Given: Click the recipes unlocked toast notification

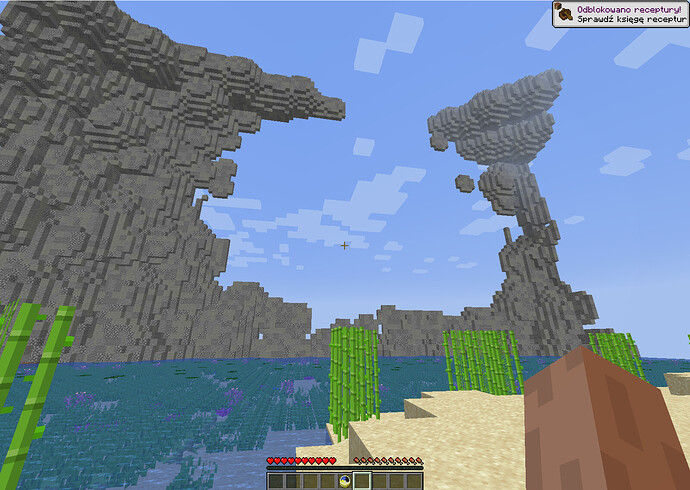Looking at the screenshot, I should pyautogui.click(x=620, y=14).
